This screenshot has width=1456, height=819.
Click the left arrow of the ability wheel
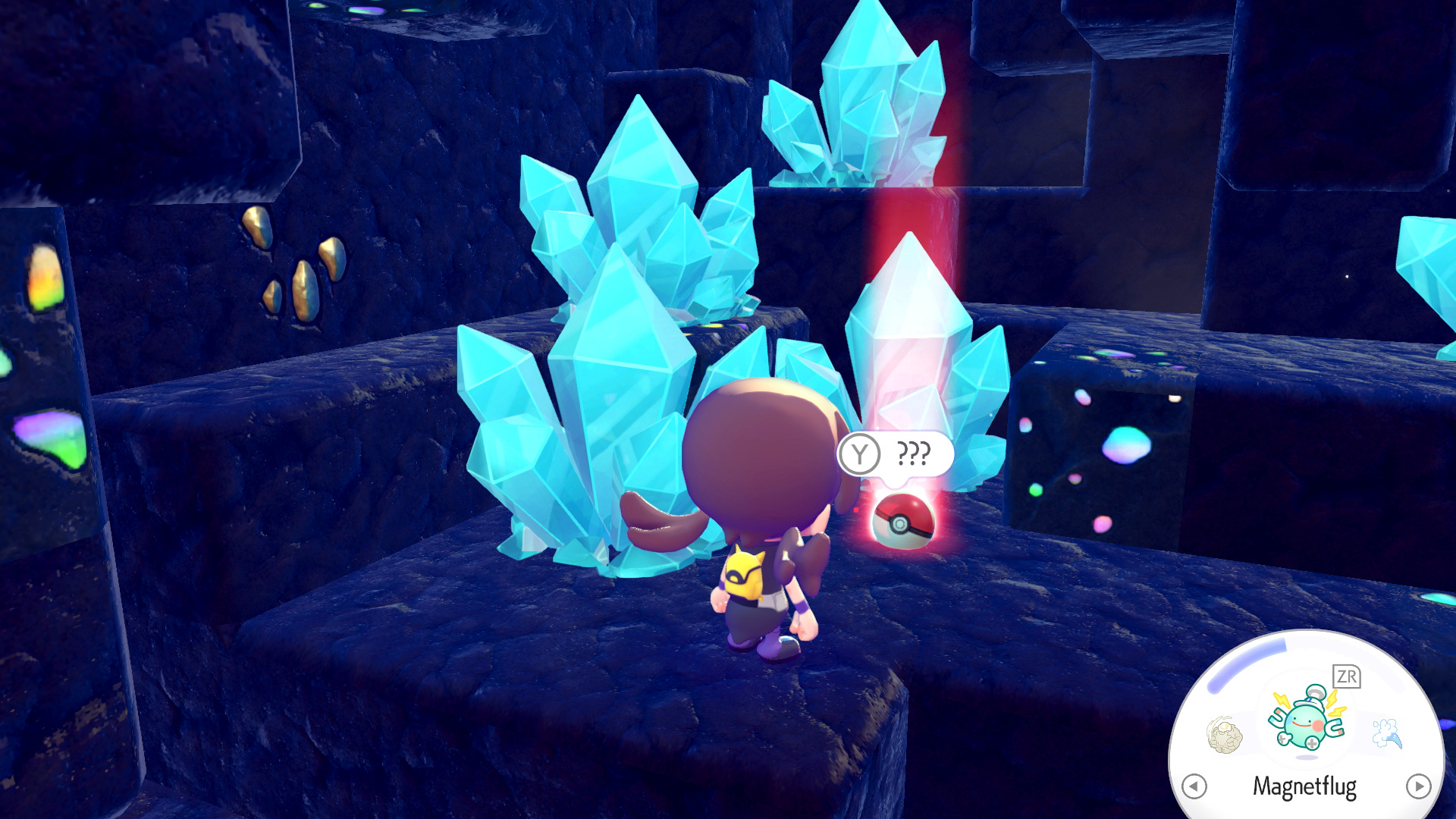(x=1194, y=786)
